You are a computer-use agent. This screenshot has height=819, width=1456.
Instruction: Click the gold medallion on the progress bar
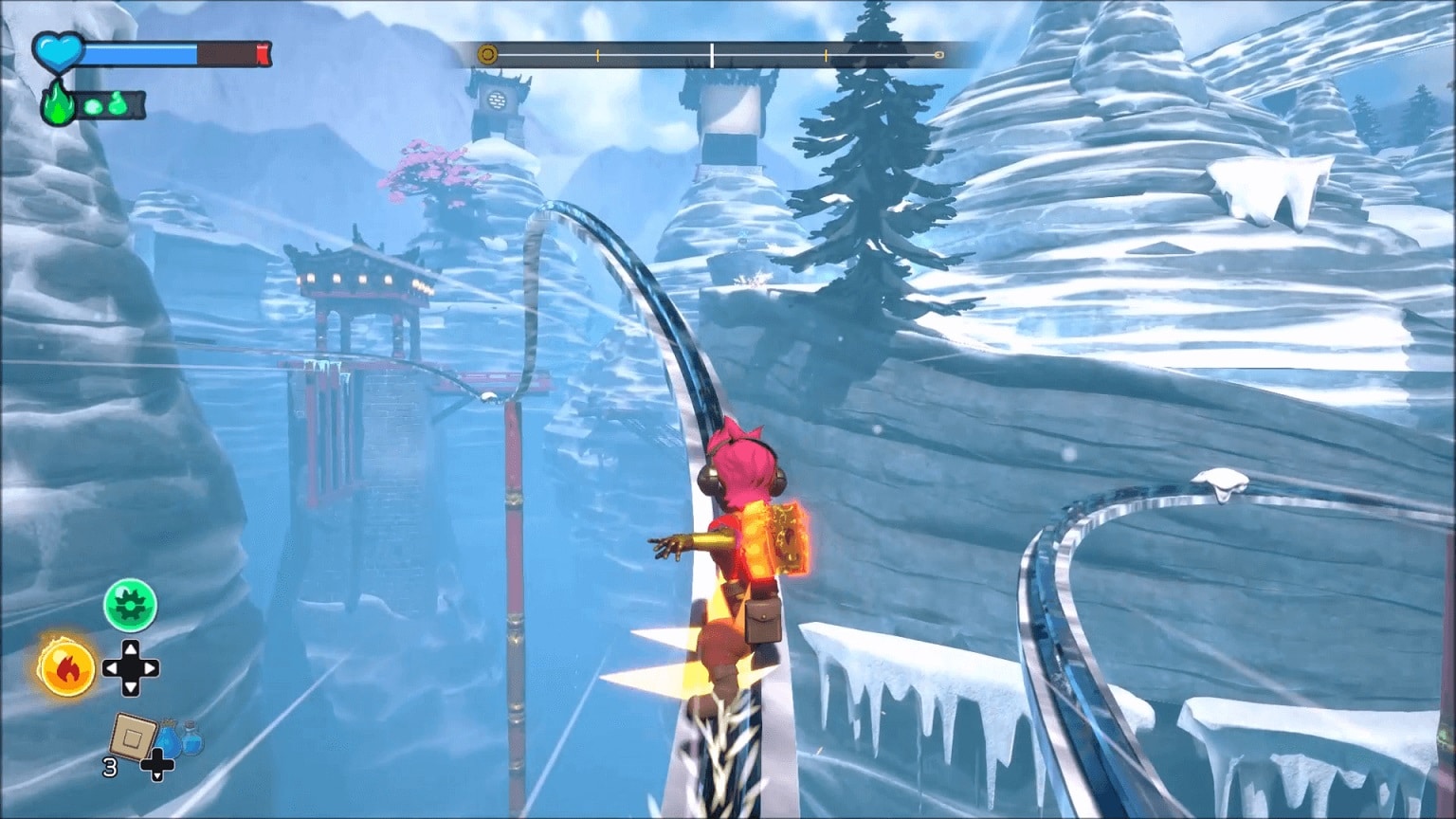pos(487,55)
